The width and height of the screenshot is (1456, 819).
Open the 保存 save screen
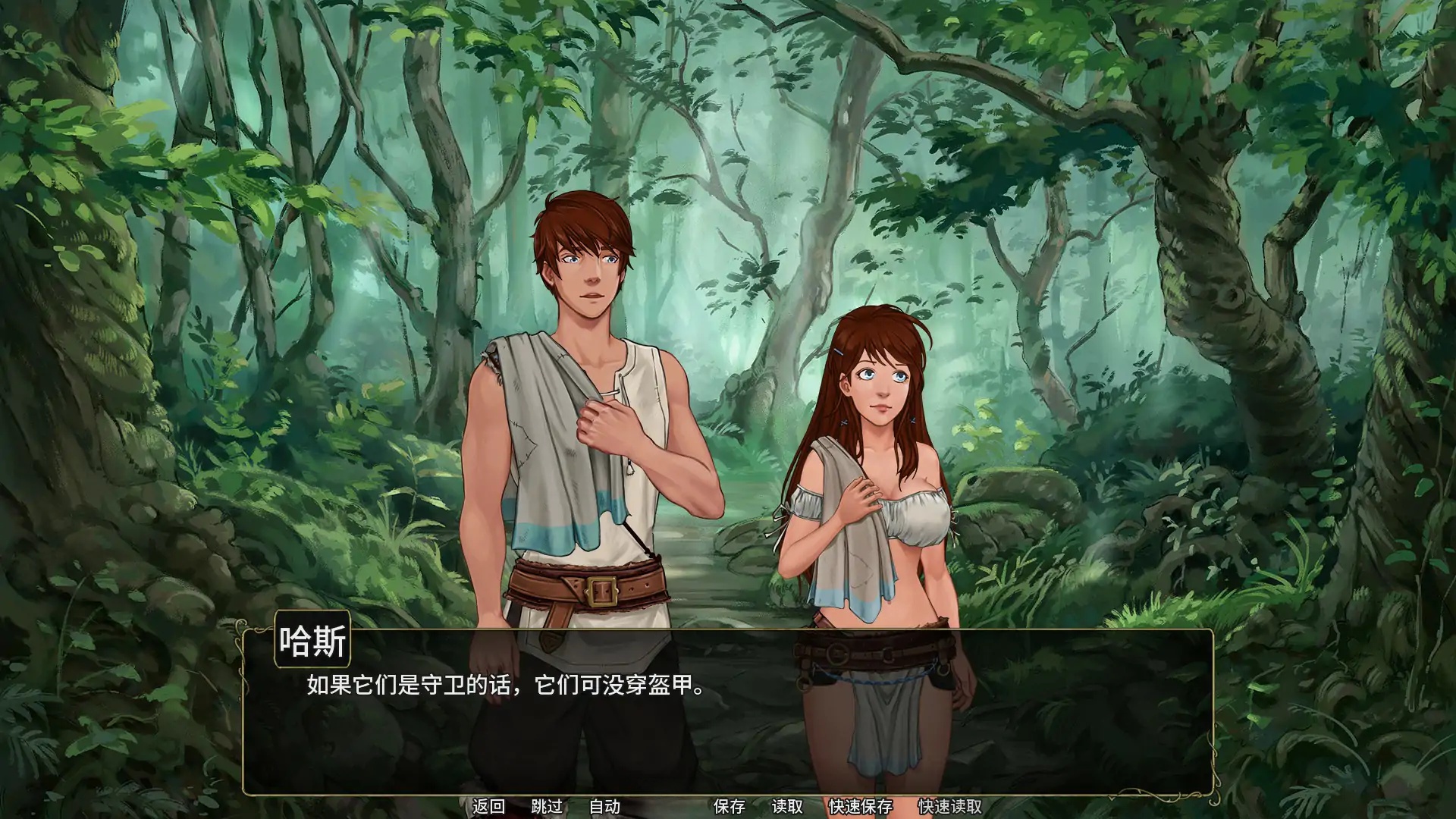(x=729, y=807)
